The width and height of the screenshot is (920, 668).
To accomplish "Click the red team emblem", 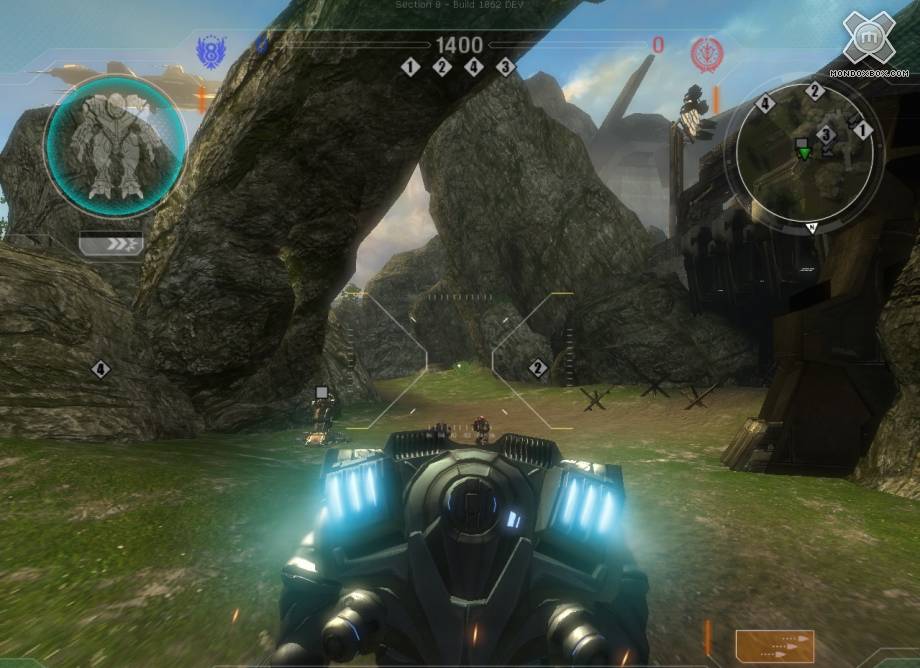I will [x=706, y=55].
